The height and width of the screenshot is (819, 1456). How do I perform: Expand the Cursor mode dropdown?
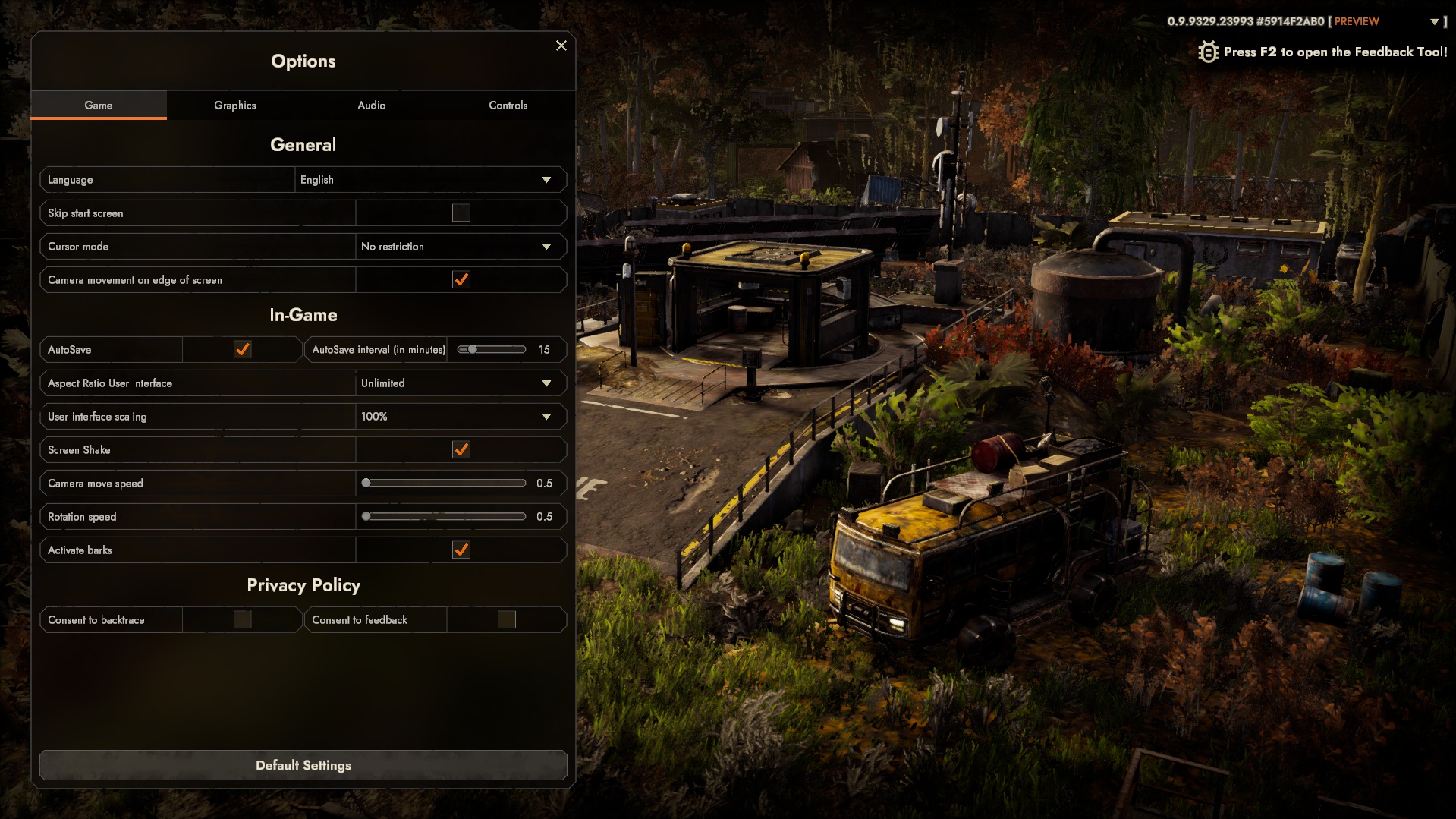(461, 247)
